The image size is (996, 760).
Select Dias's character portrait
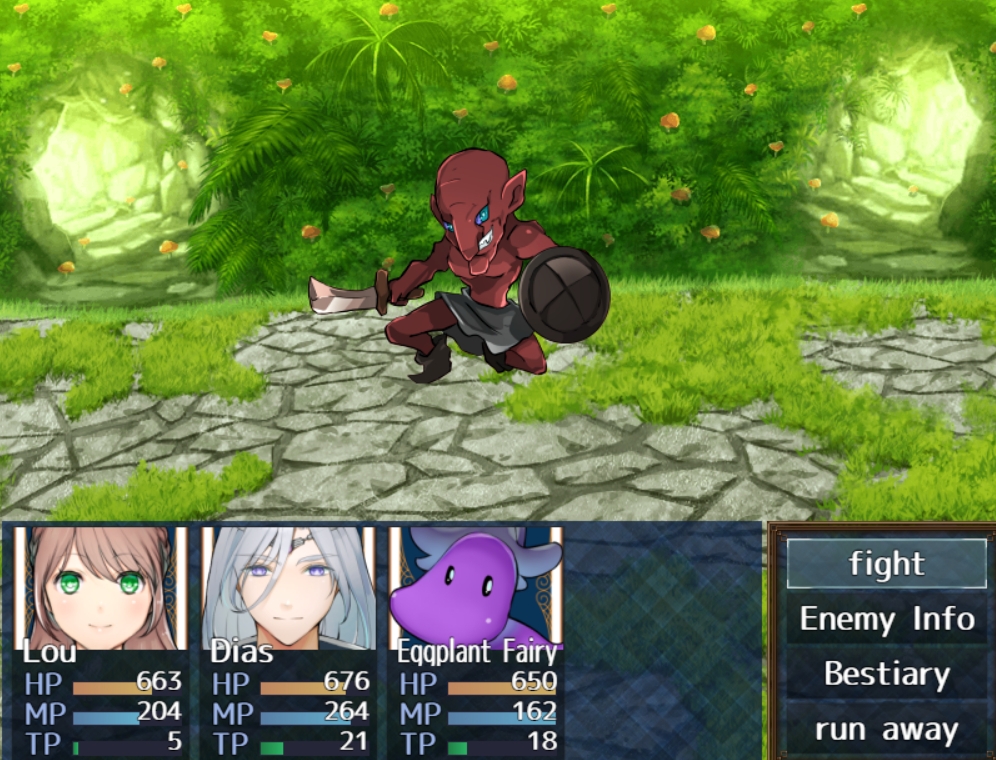[288, 588]
